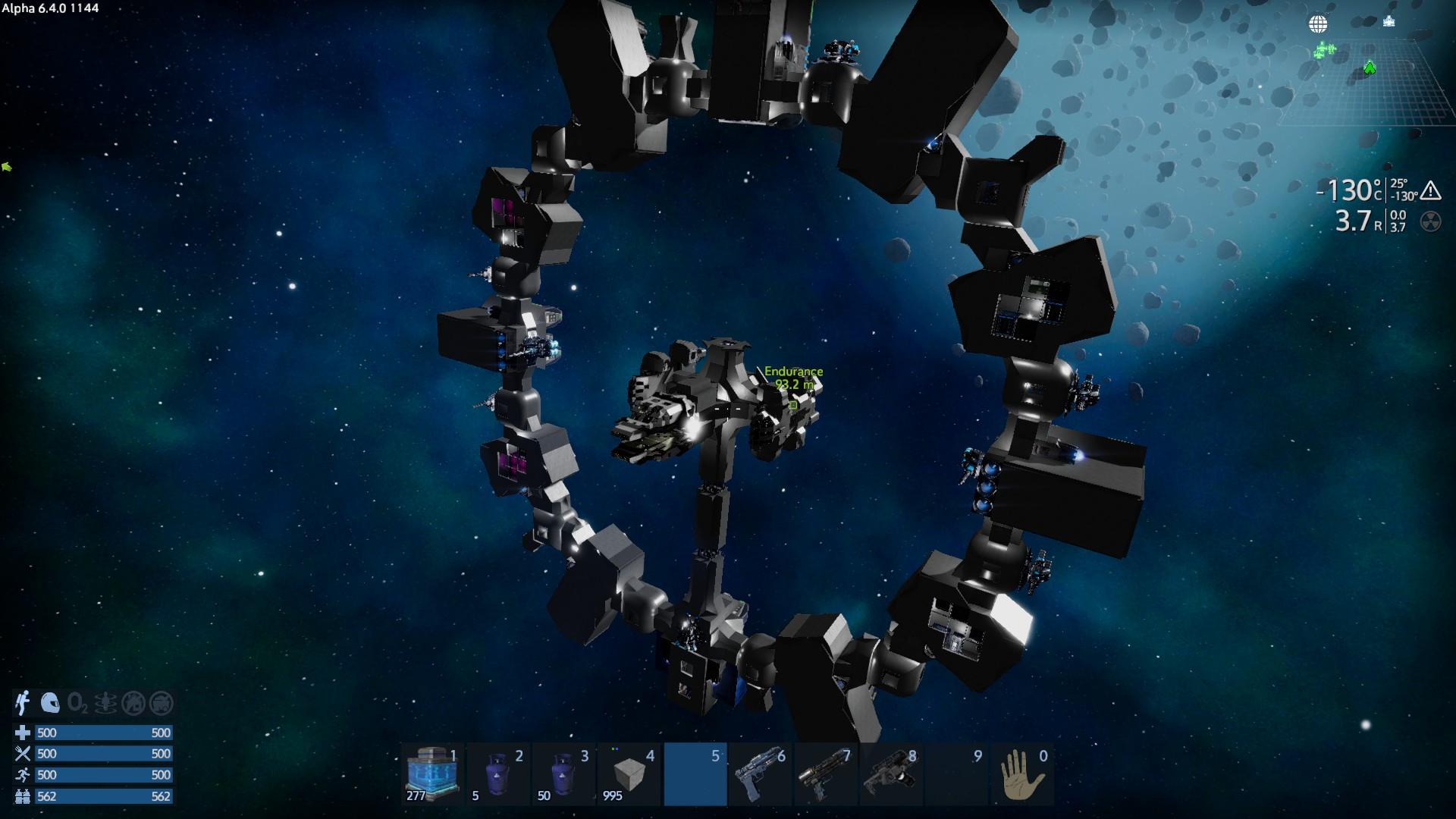
Task: Select the Endurance waypoint marker
Action: [x=793, y=405]
